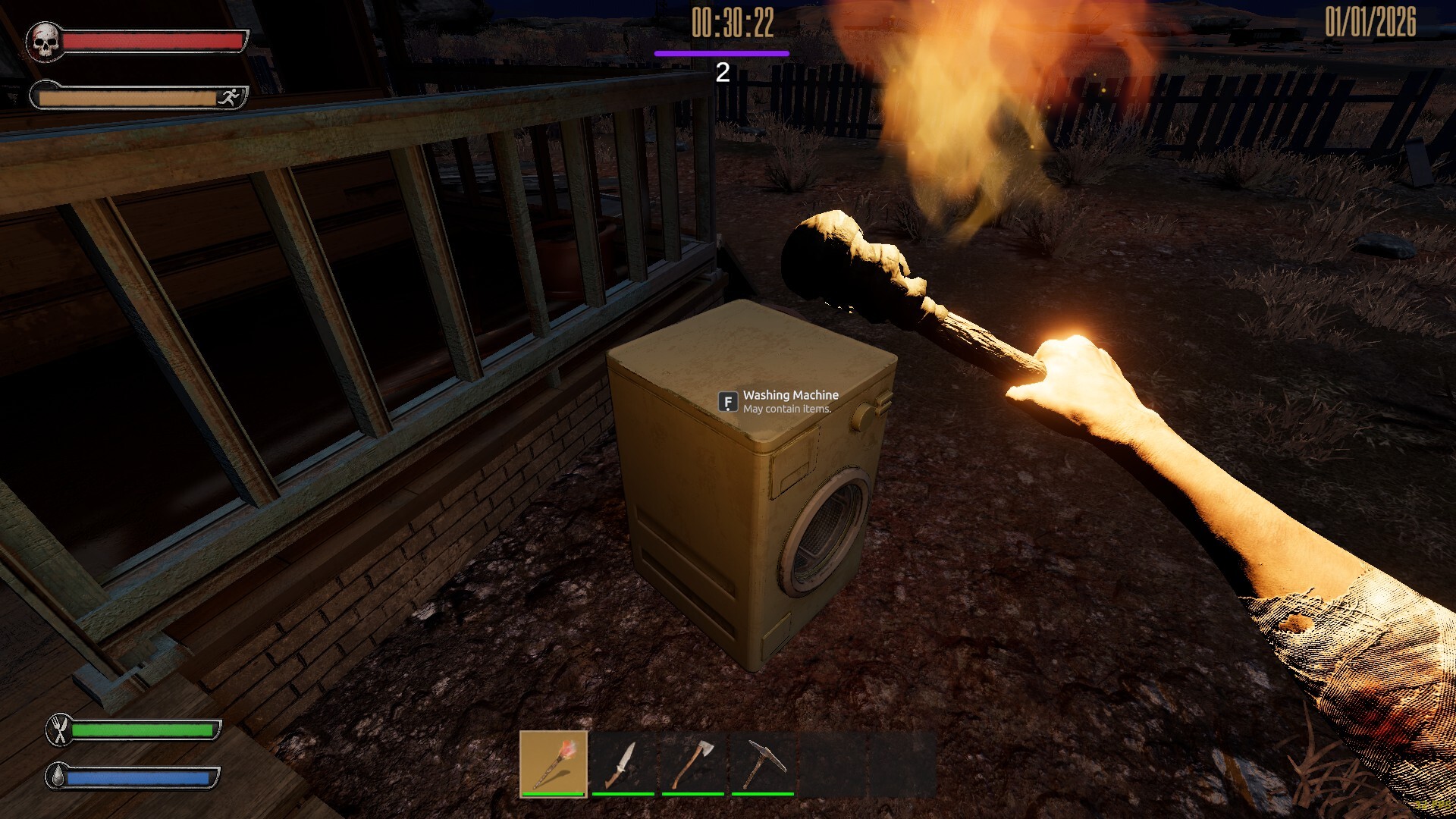This screenshot has height=819, width=1456.
Task: Click the water droplet icon on the thirst bar
Action: pyautogui.click(x=58, y=776)
